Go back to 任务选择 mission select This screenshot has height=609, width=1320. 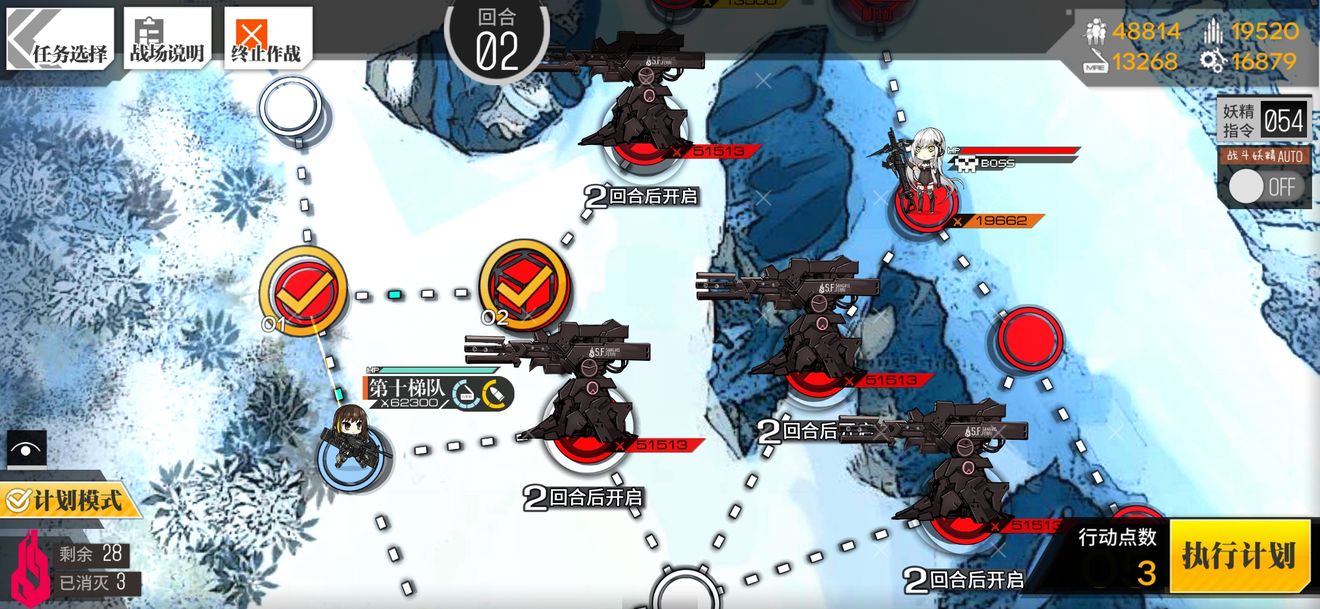[60, 38]
